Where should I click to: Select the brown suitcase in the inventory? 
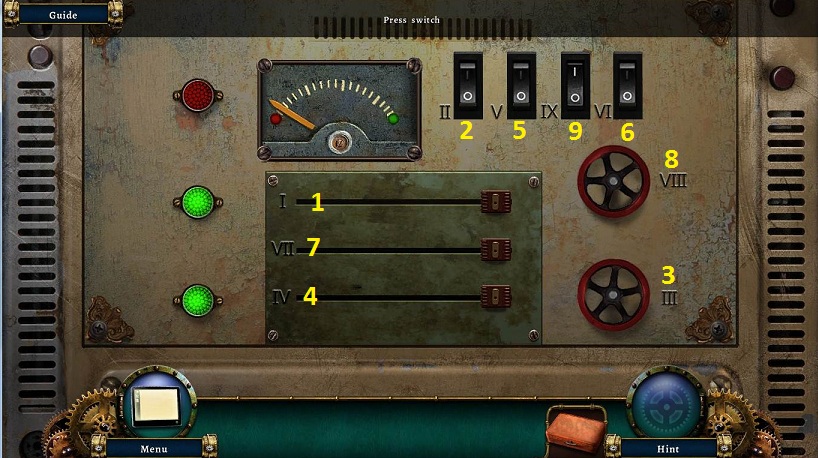[x=577, y=428]
